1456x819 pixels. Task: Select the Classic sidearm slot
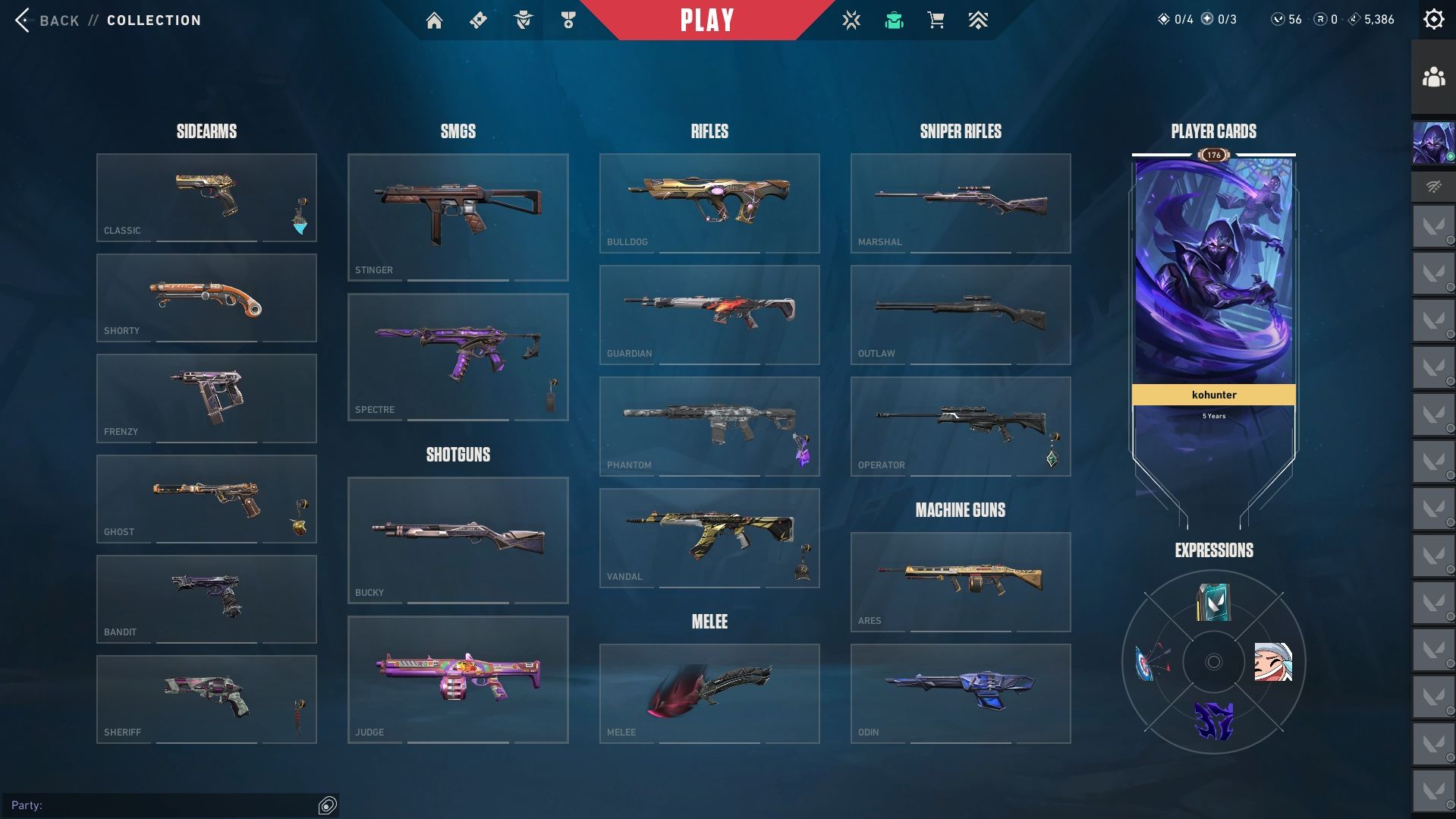206,197
